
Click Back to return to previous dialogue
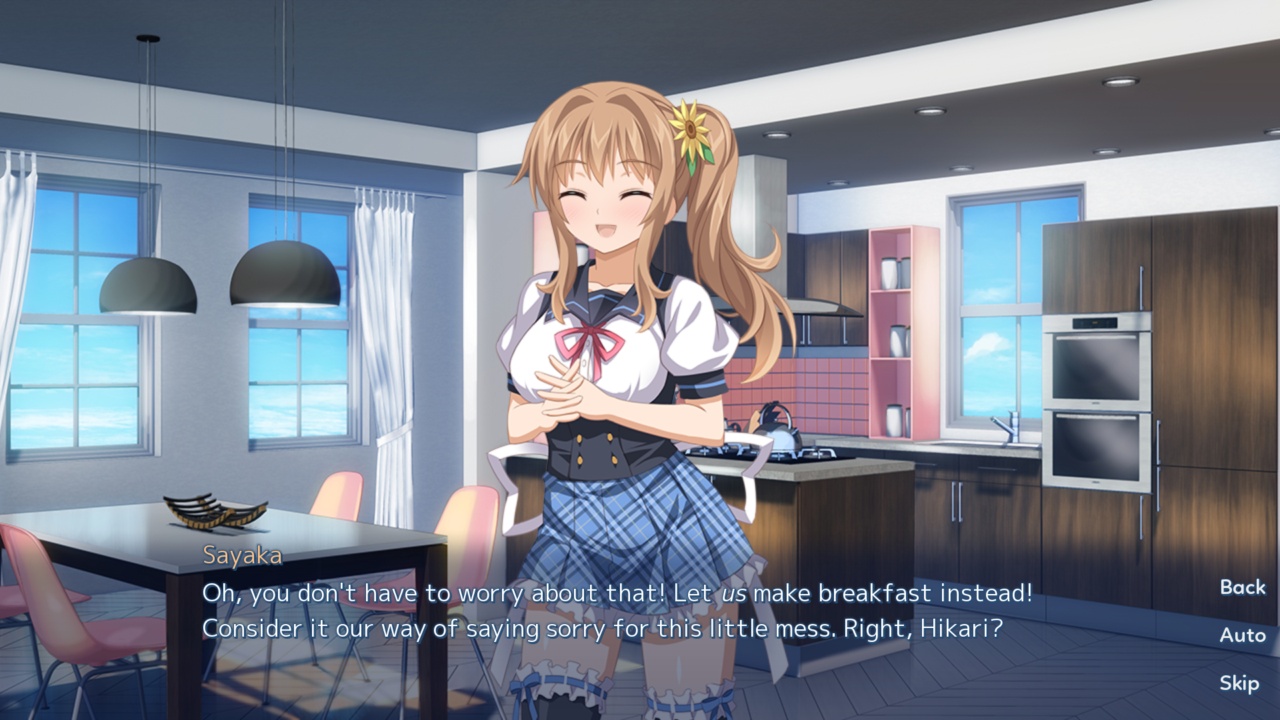(1243, 587)
